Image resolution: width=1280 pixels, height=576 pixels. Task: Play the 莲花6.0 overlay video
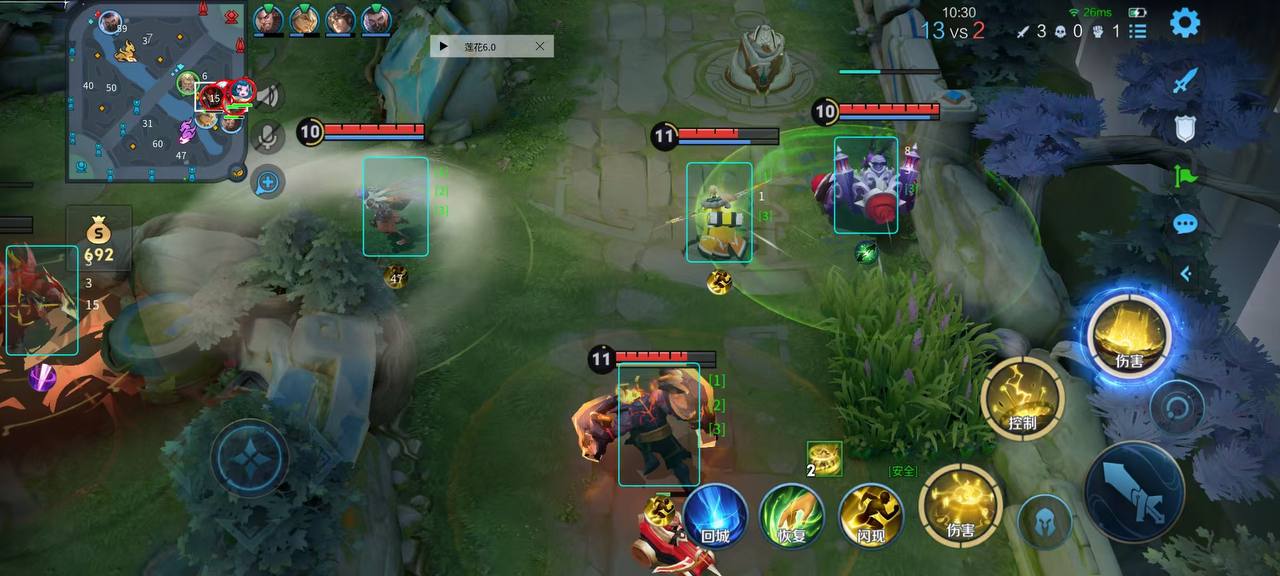(443, 46)
